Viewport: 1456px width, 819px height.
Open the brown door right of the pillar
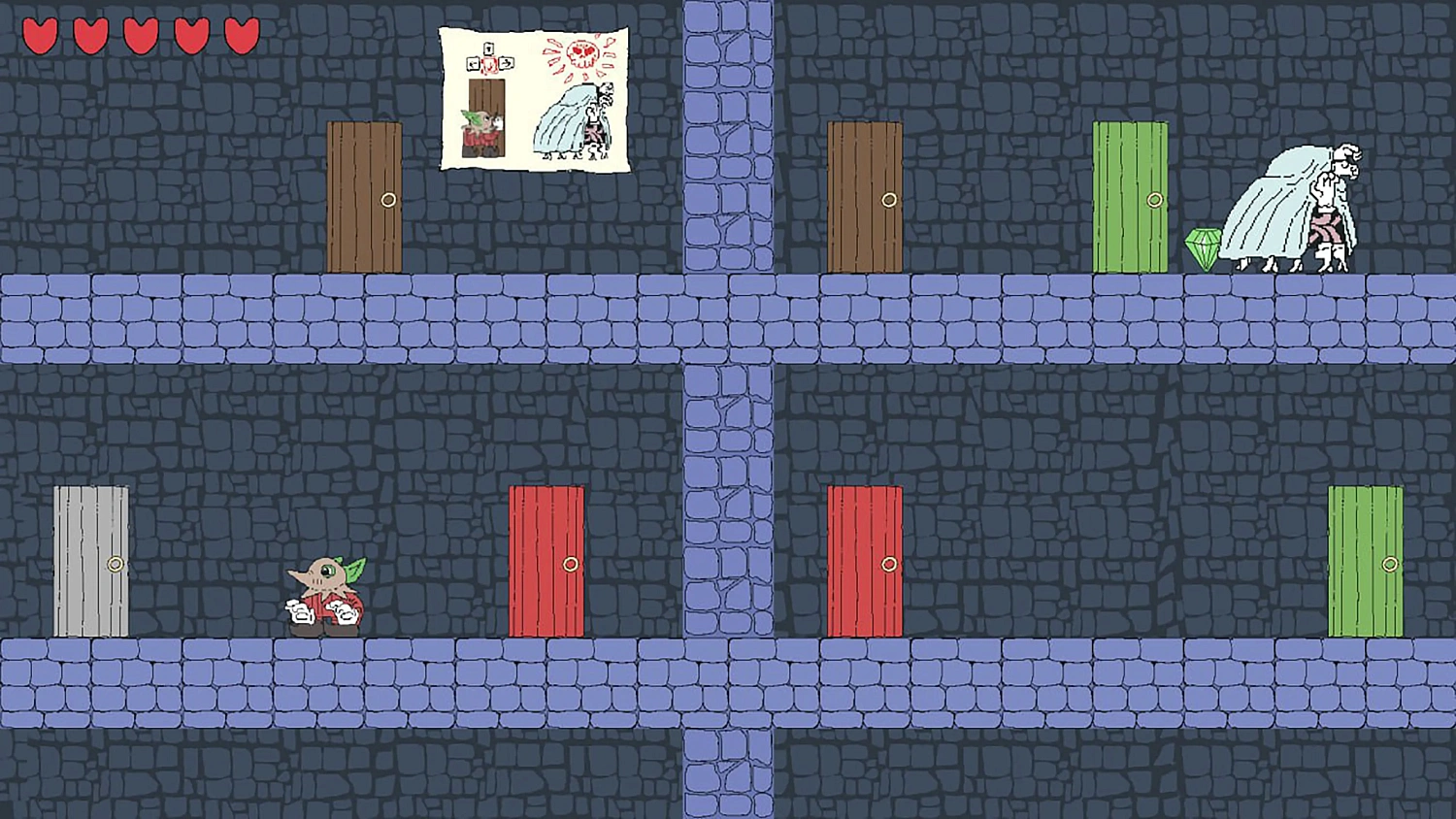pos(864,194)
